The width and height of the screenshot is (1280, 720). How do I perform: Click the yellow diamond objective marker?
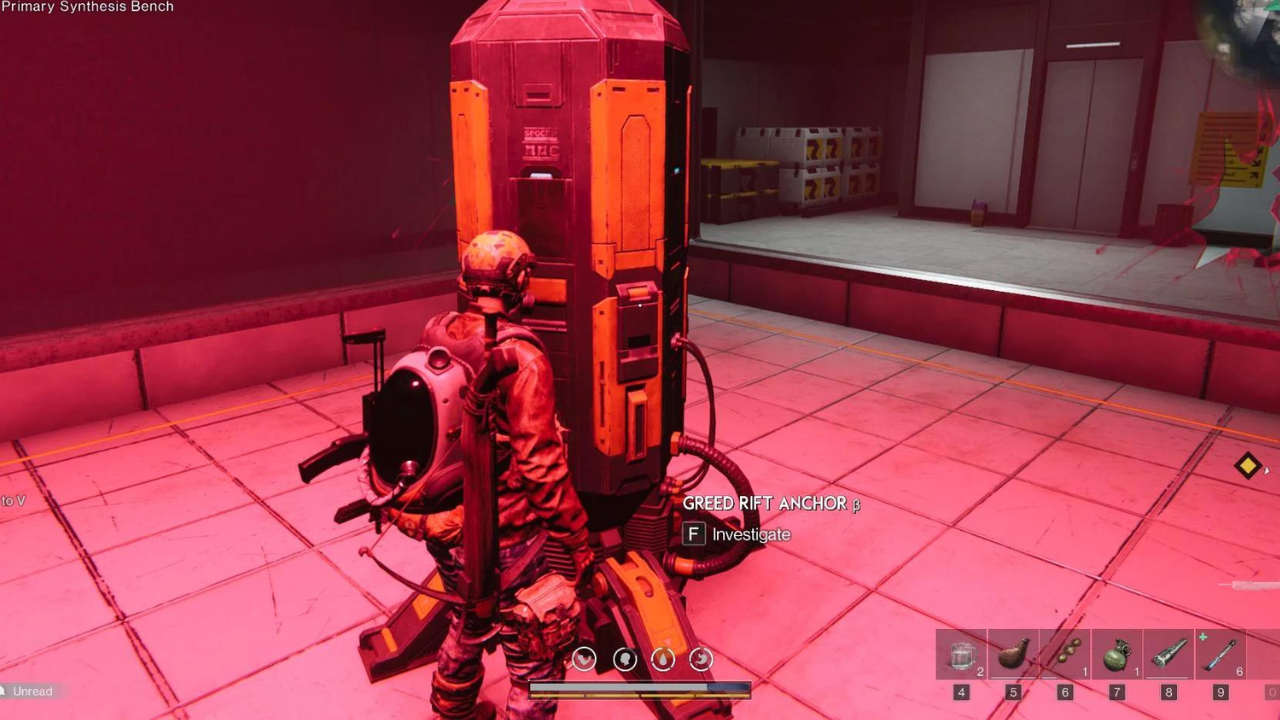1247,466
